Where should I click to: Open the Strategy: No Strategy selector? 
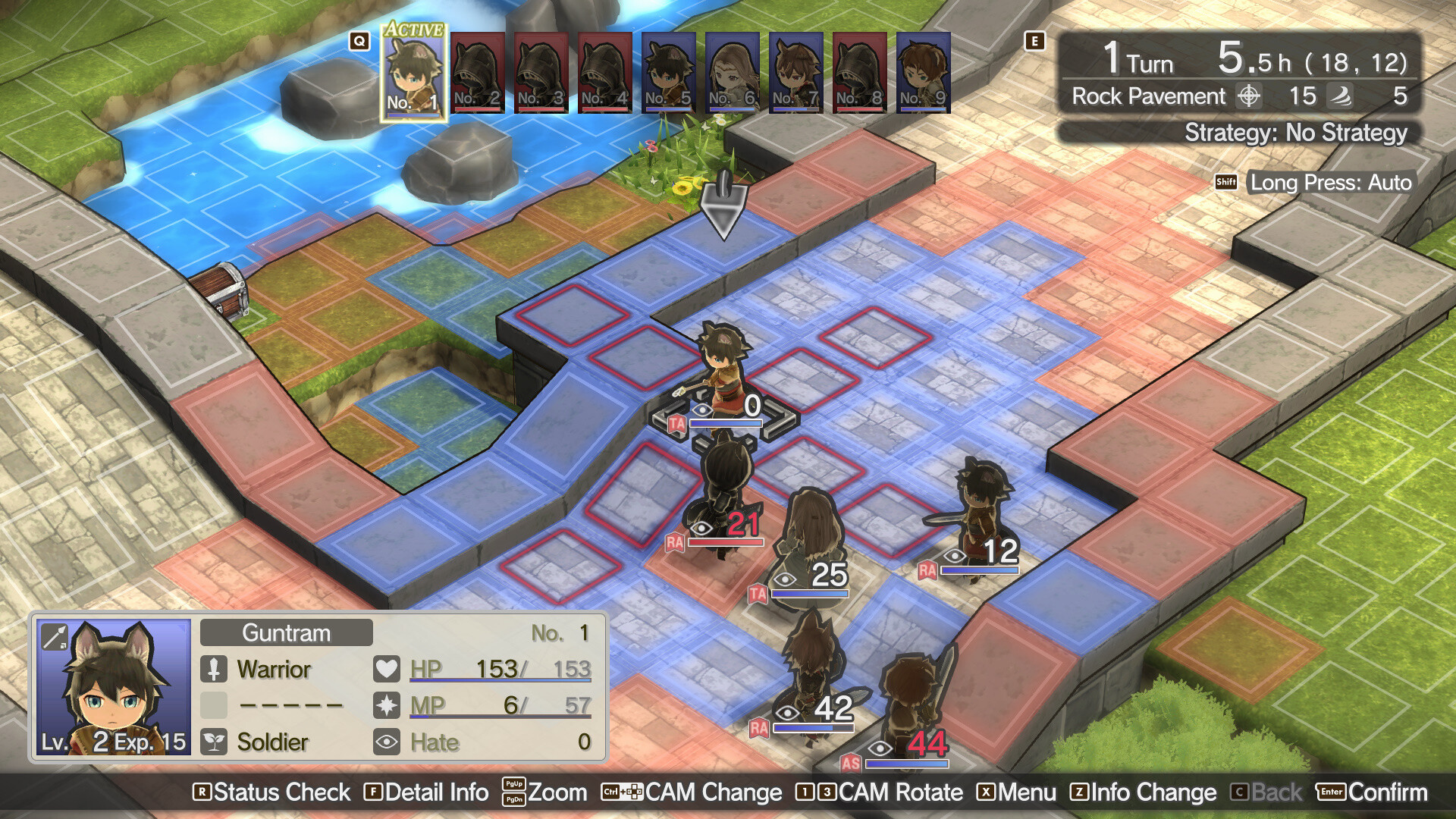click(1297, 133)
